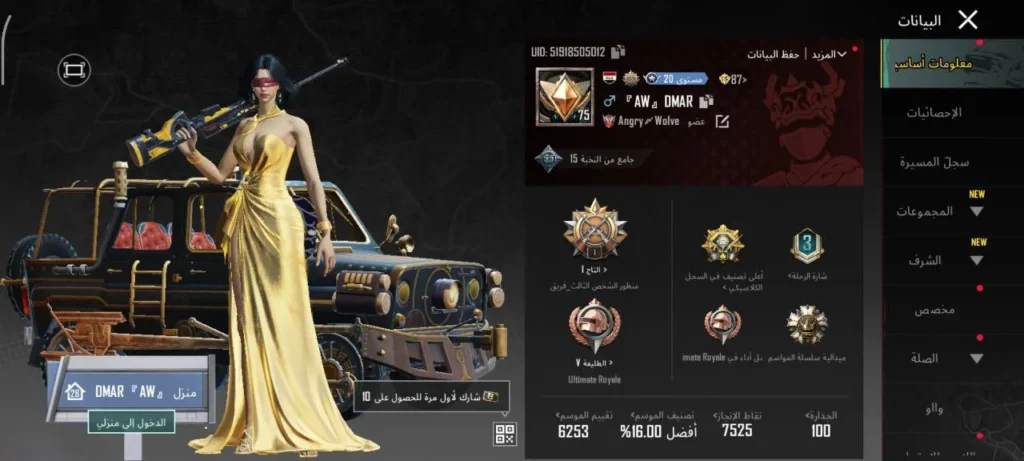The image size is (1024, 461).
Task: Close the profile data screen
Action: [967, 19]
